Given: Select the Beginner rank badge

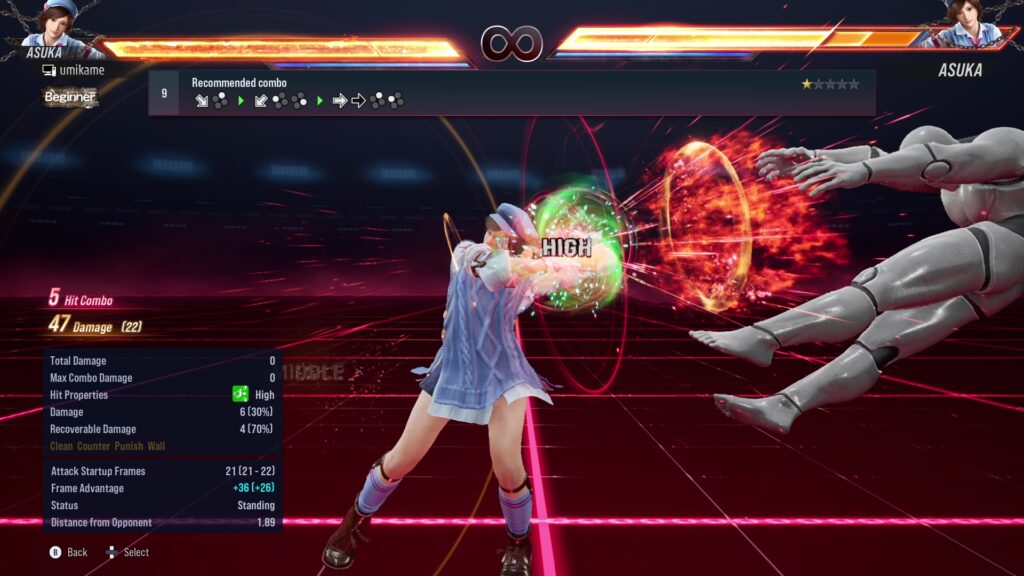Looking at the screenshot, I should tap(70, 97).
